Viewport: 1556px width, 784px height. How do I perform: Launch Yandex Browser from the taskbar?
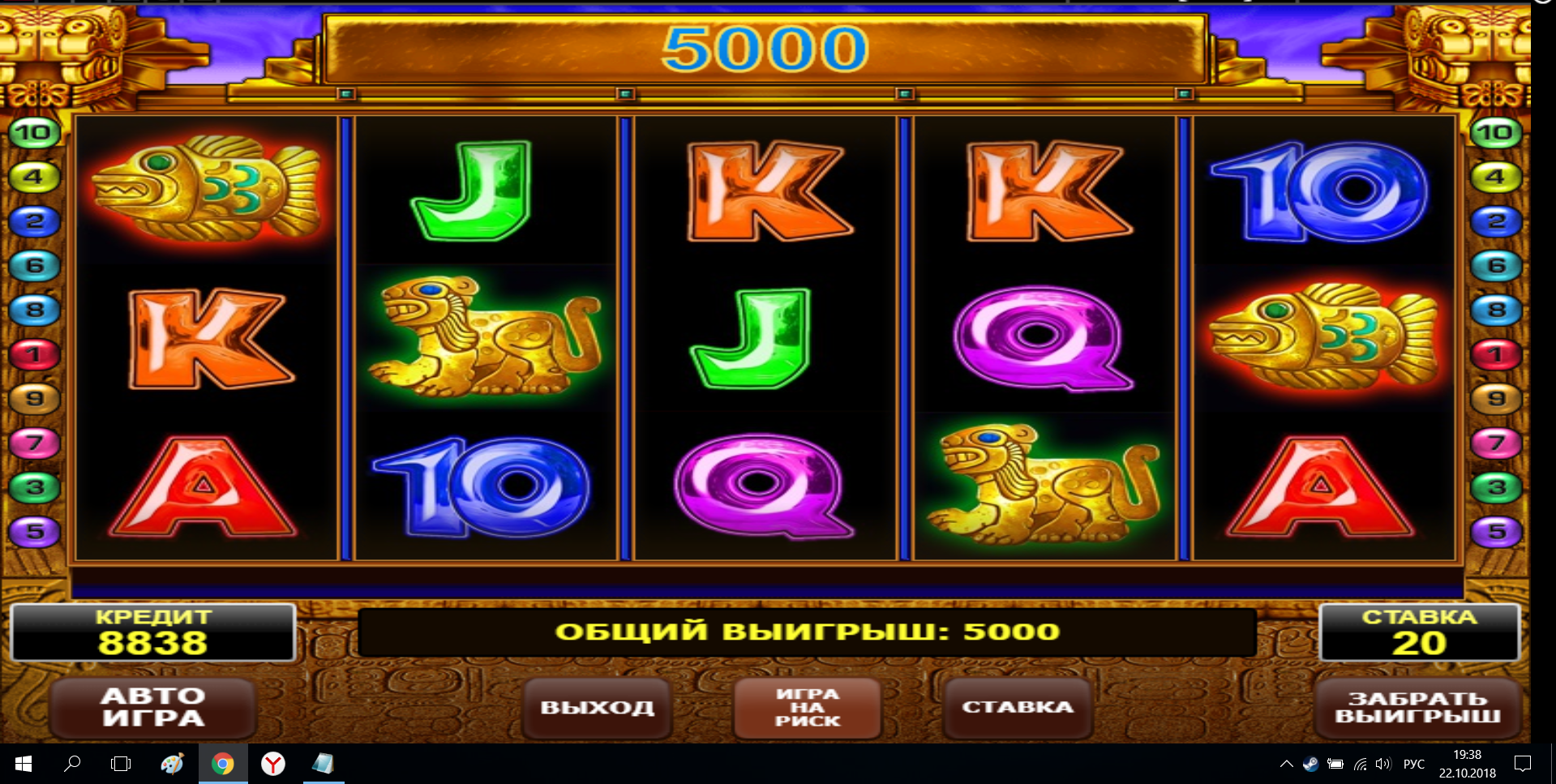click(x=272, y=763)
